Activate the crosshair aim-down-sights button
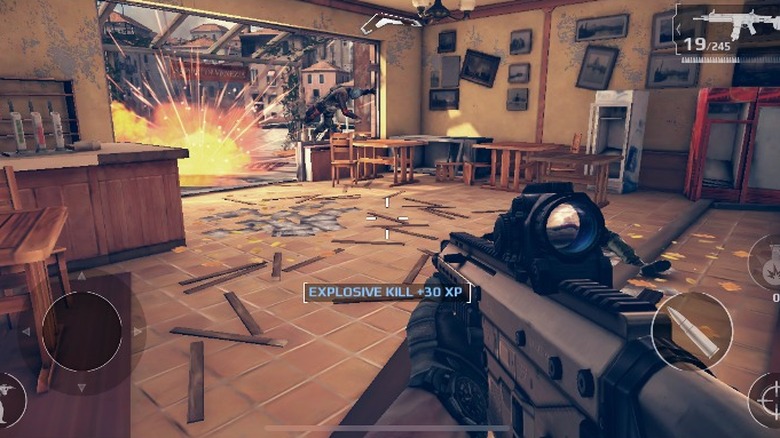Viewport: 780px width, 438px height. tap(767, 399)
